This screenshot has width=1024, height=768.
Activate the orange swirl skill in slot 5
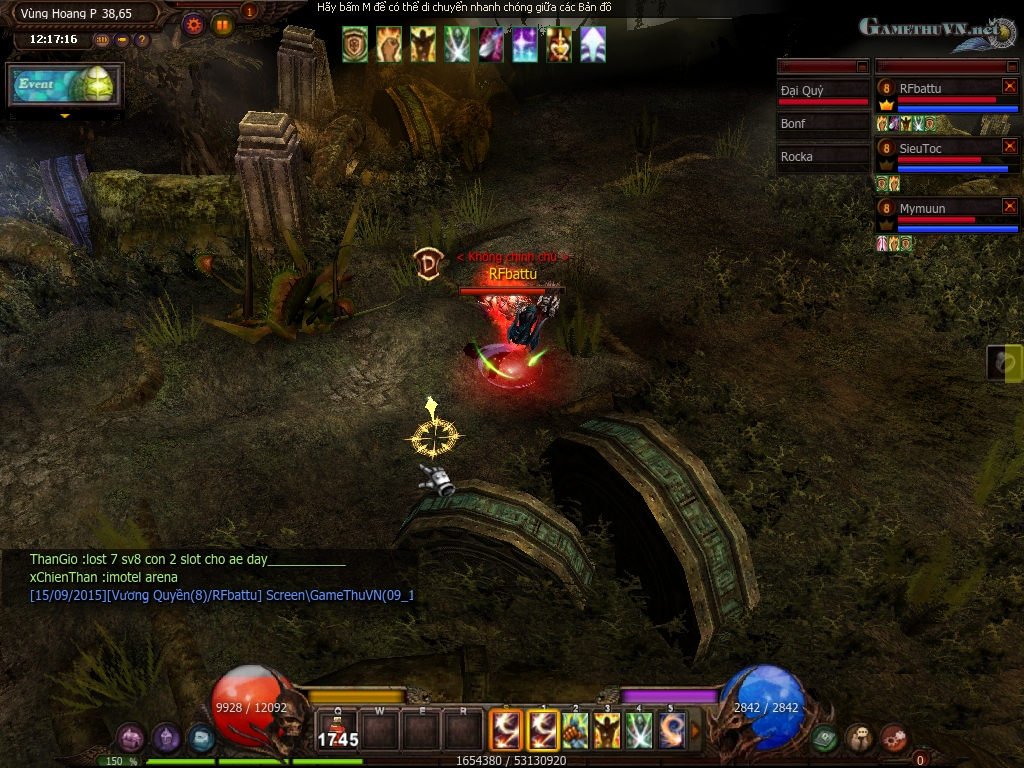pos(671,730)
